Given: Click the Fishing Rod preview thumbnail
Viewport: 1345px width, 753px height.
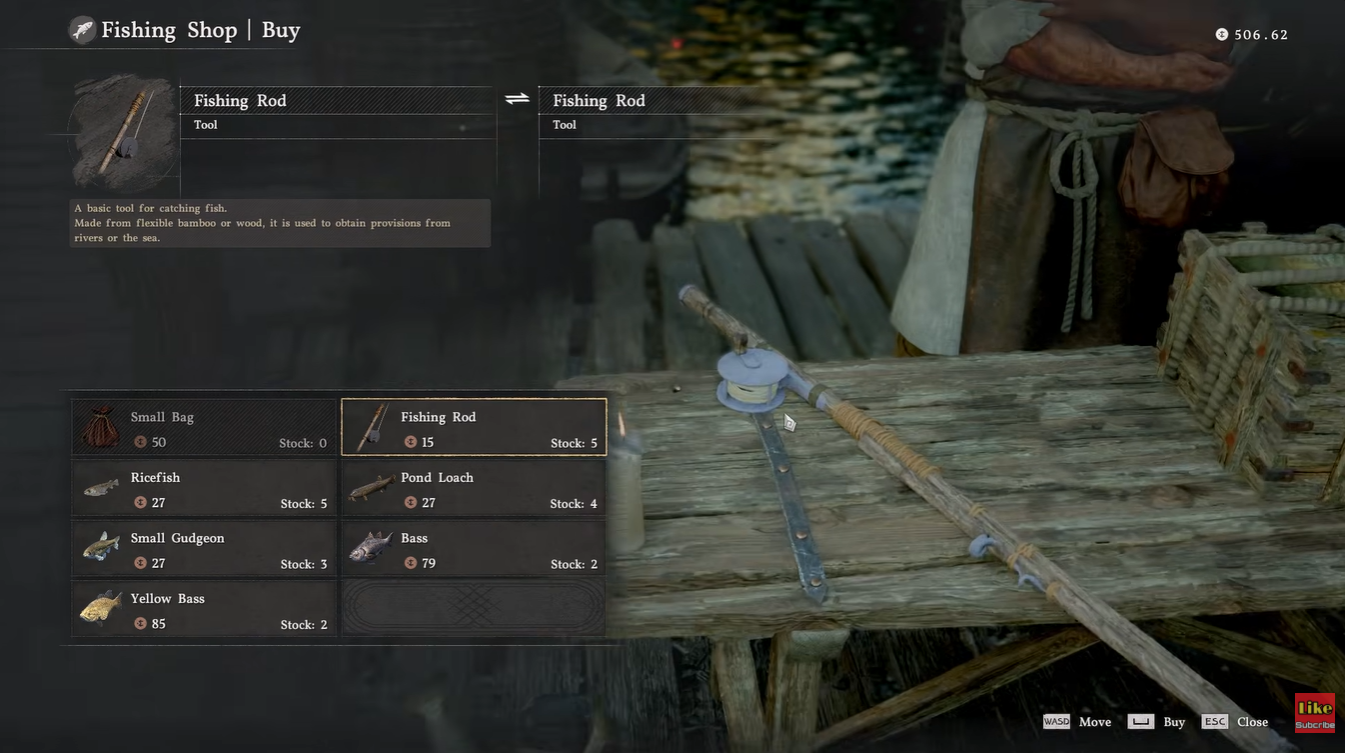Looking at the screenshot, I should click(123, 132).
